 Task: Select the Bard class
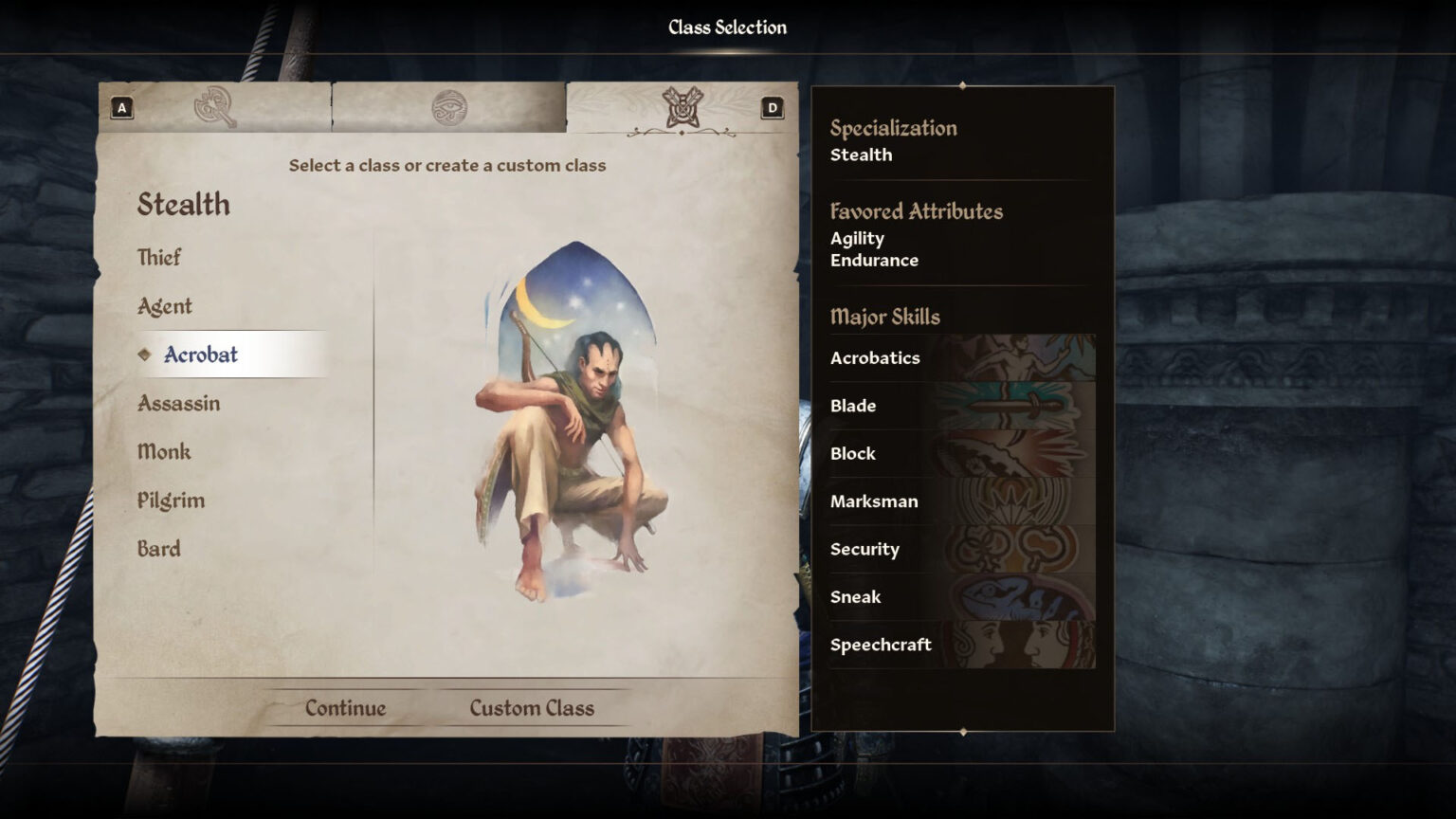point(157,549)
